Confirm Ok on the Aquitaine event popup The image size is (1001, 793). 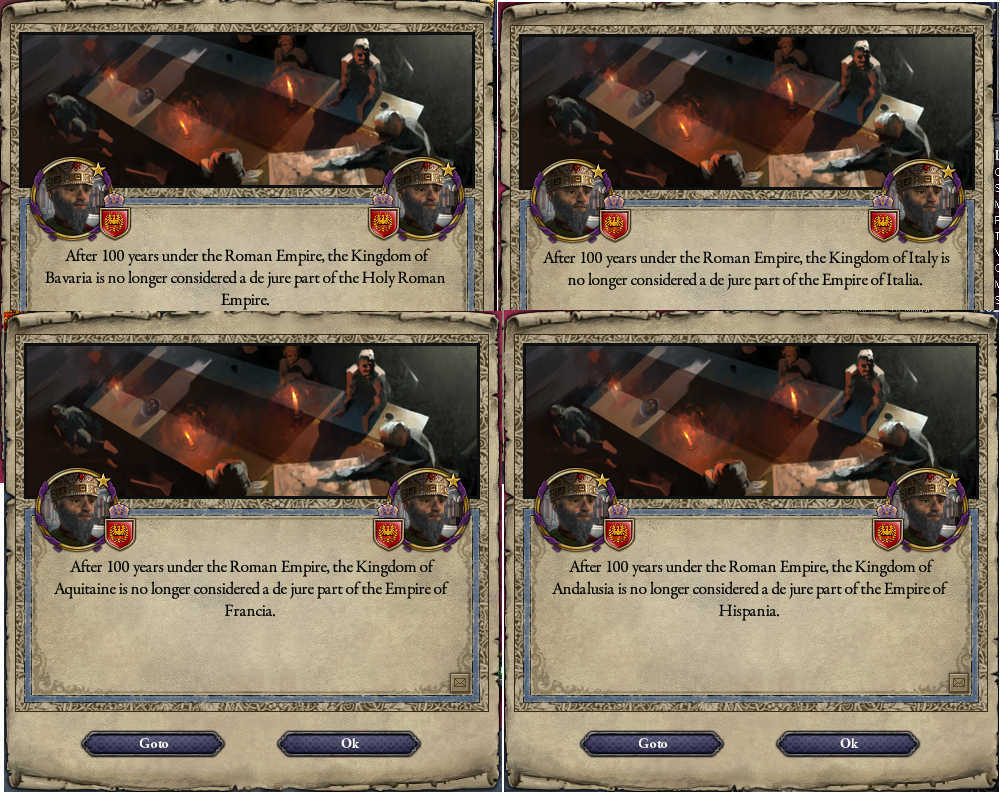[x=349, y=744]
